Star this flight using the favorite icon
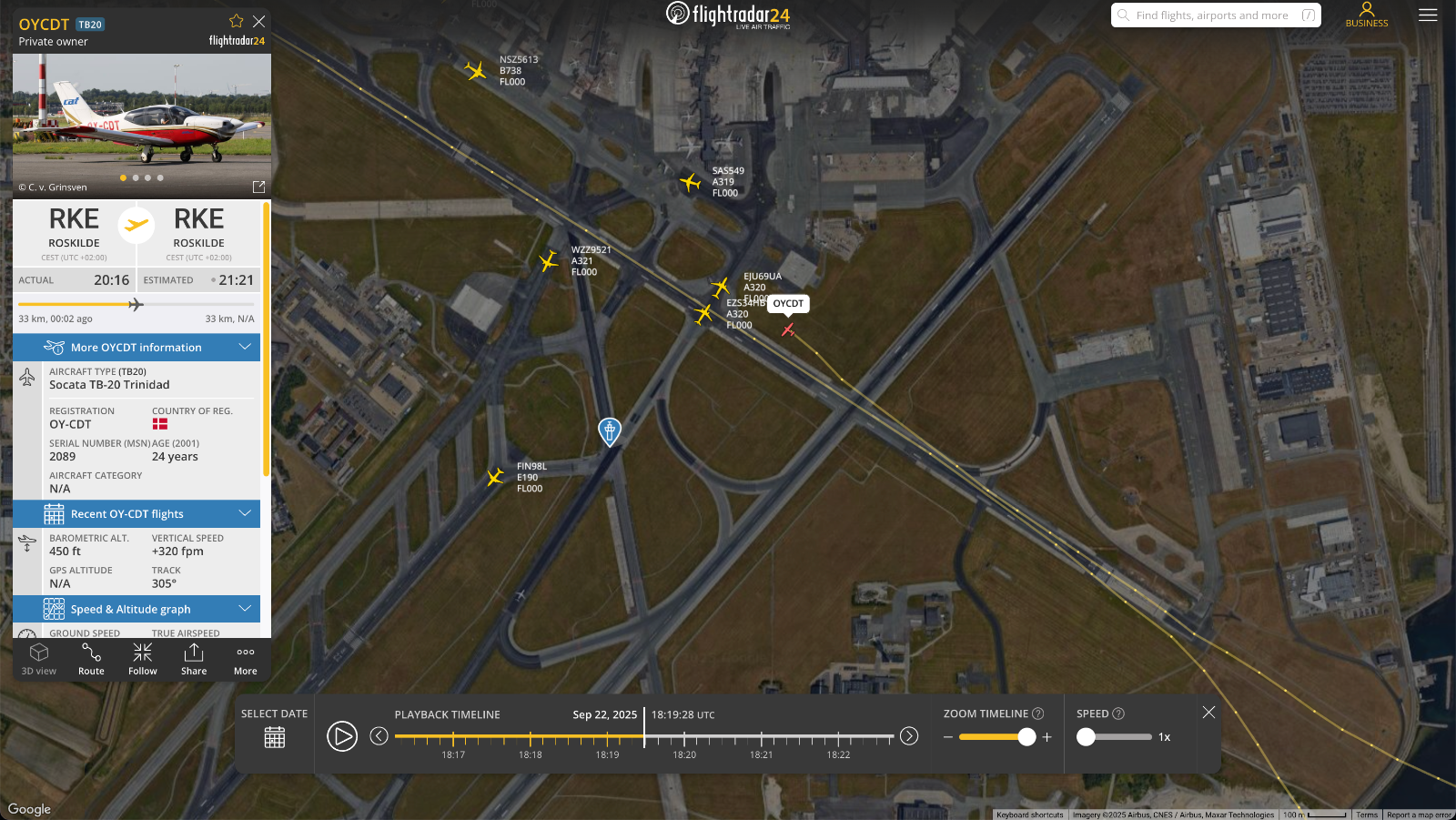Screen dimensions: 1456x820 click(236, 20)
